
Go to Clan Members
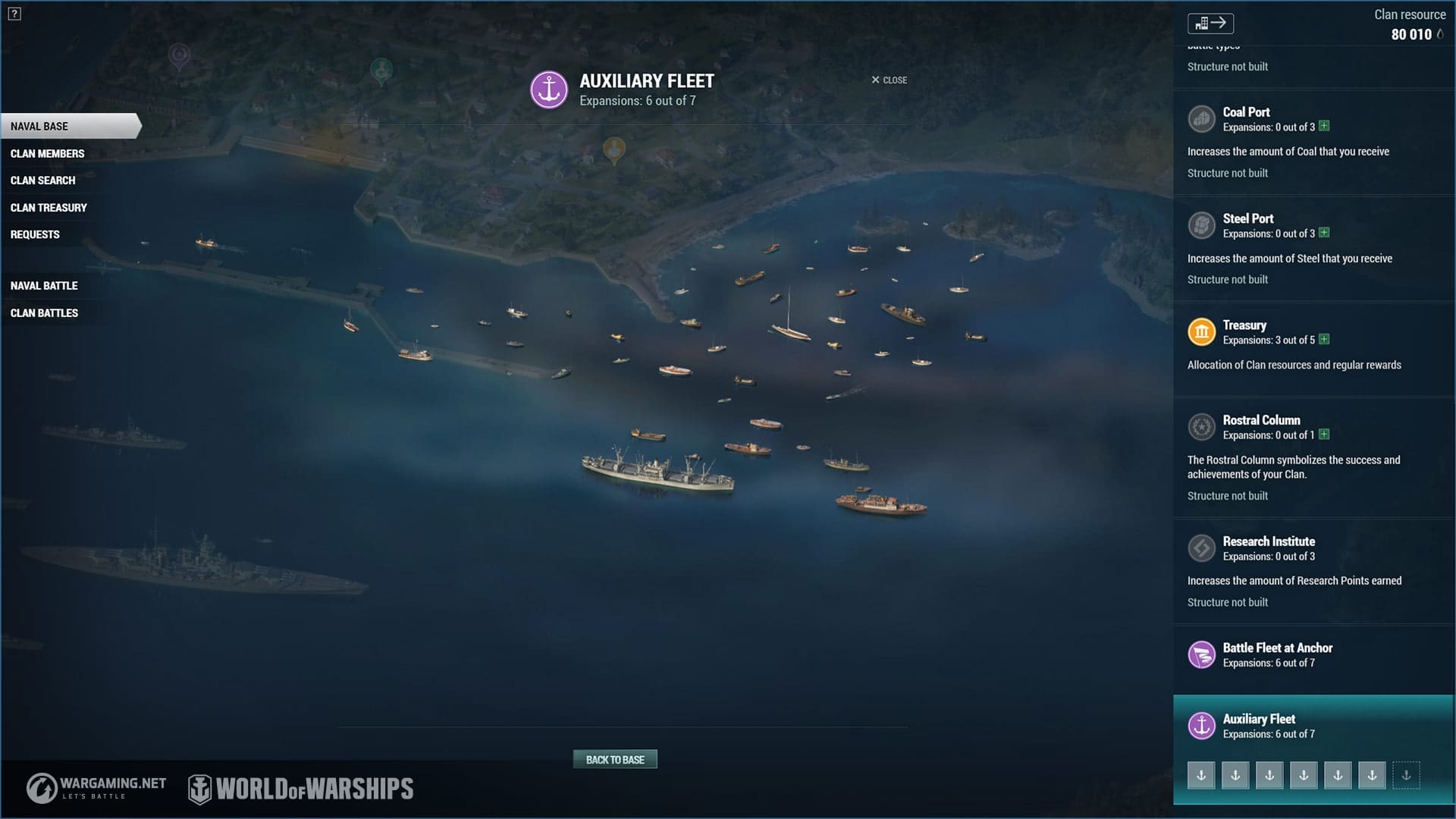click(47, 154)
